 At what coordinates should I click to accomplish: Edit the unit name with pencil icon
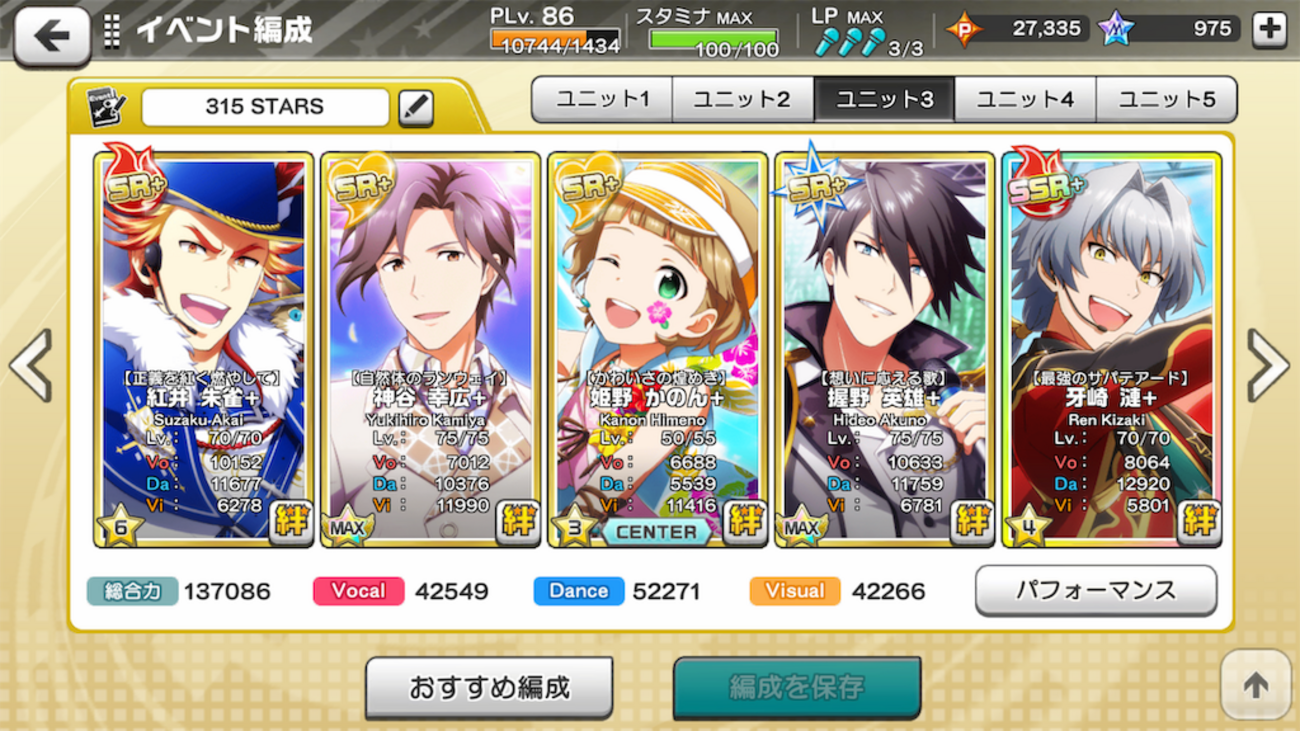pos(416,108)
